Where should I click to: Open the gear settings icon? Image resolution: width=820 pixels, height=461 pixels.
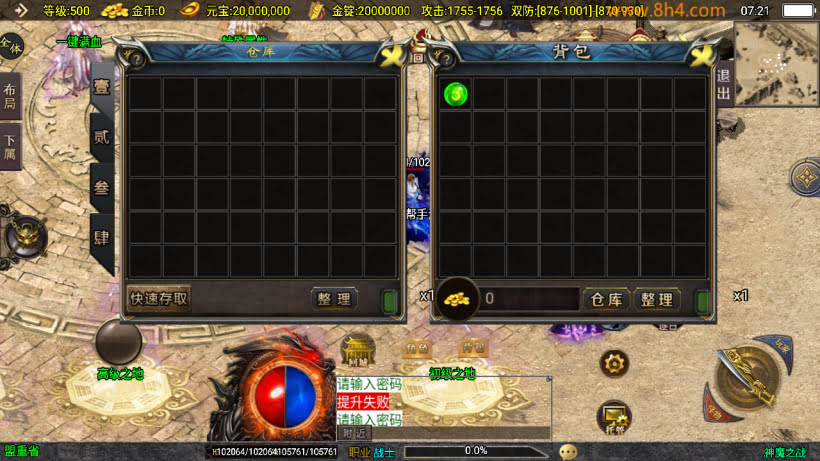click(x=614, y=363)
